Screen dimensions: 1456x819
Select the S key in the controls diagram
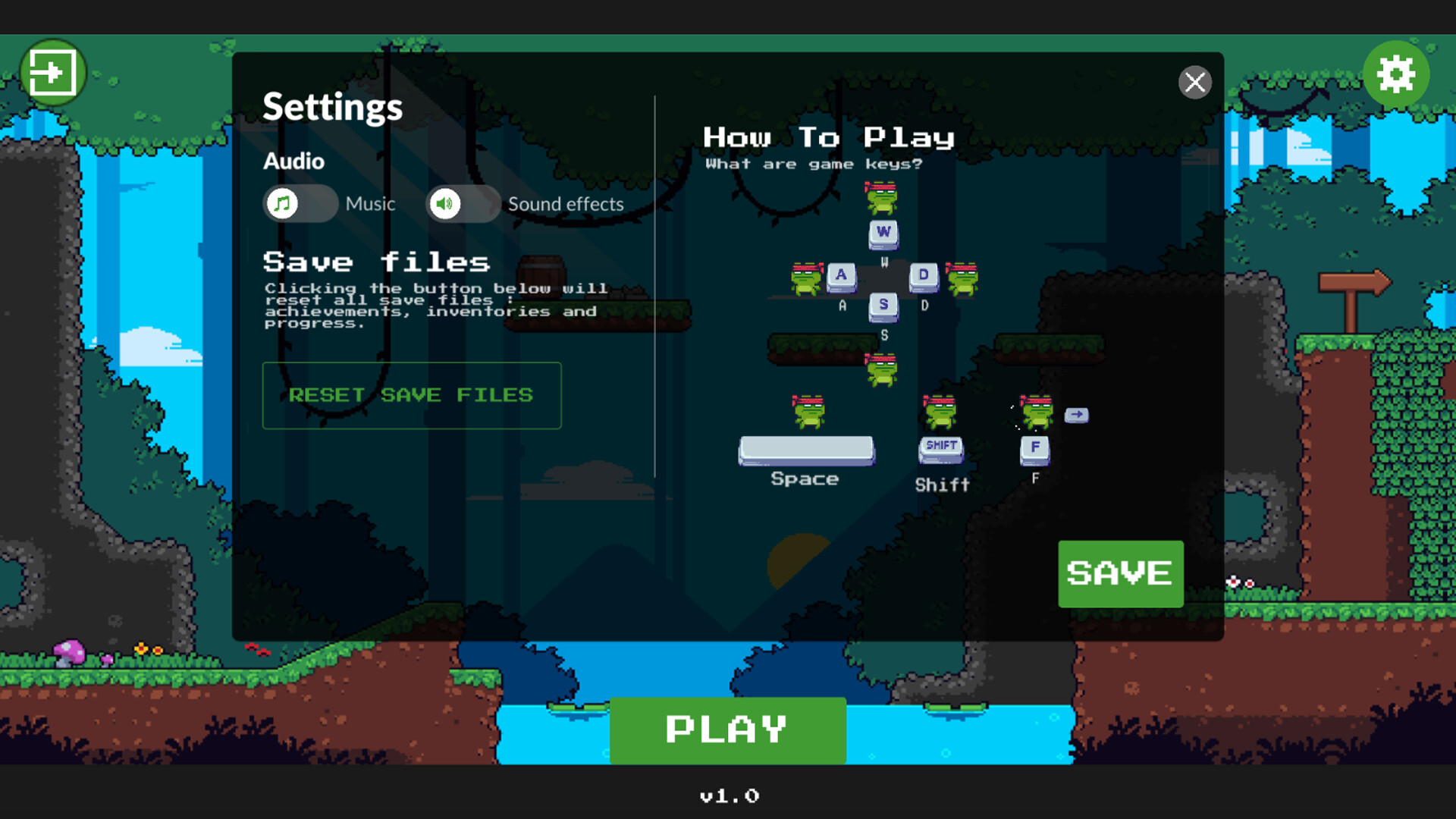882,306
